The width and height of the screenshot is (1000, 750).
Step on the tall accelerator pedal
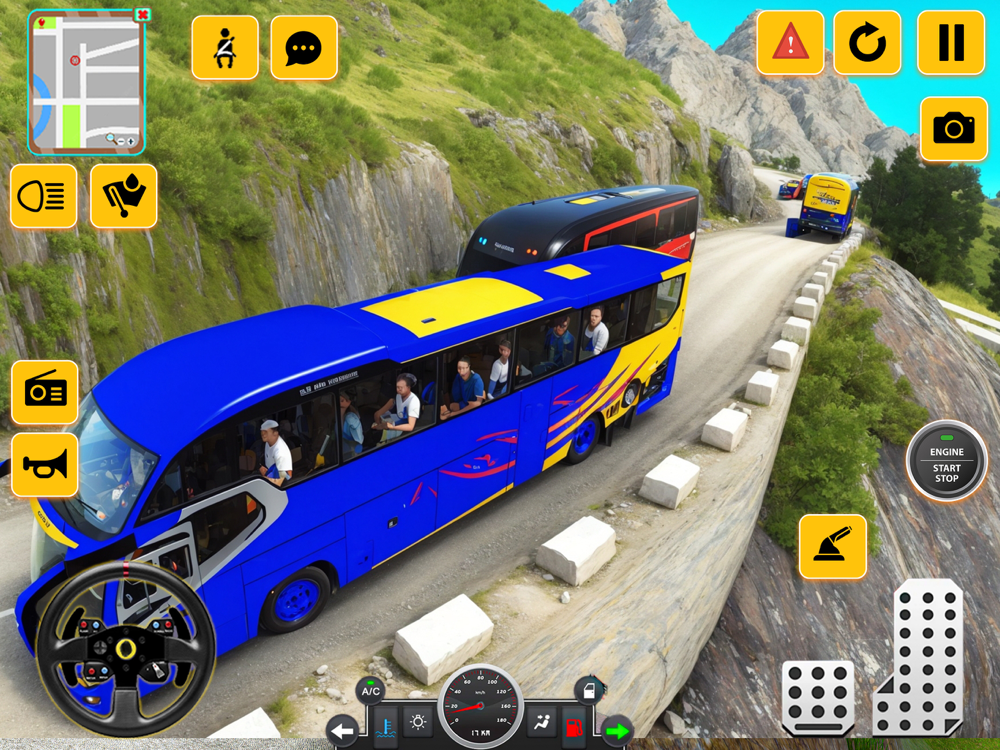(x=920, y=658)
